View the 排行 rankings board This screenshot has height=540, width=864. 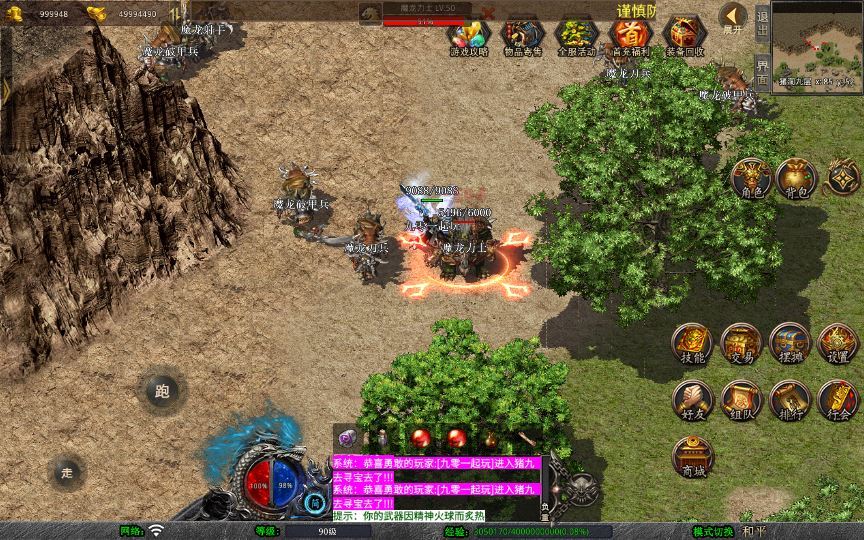(x=789, y=400)
